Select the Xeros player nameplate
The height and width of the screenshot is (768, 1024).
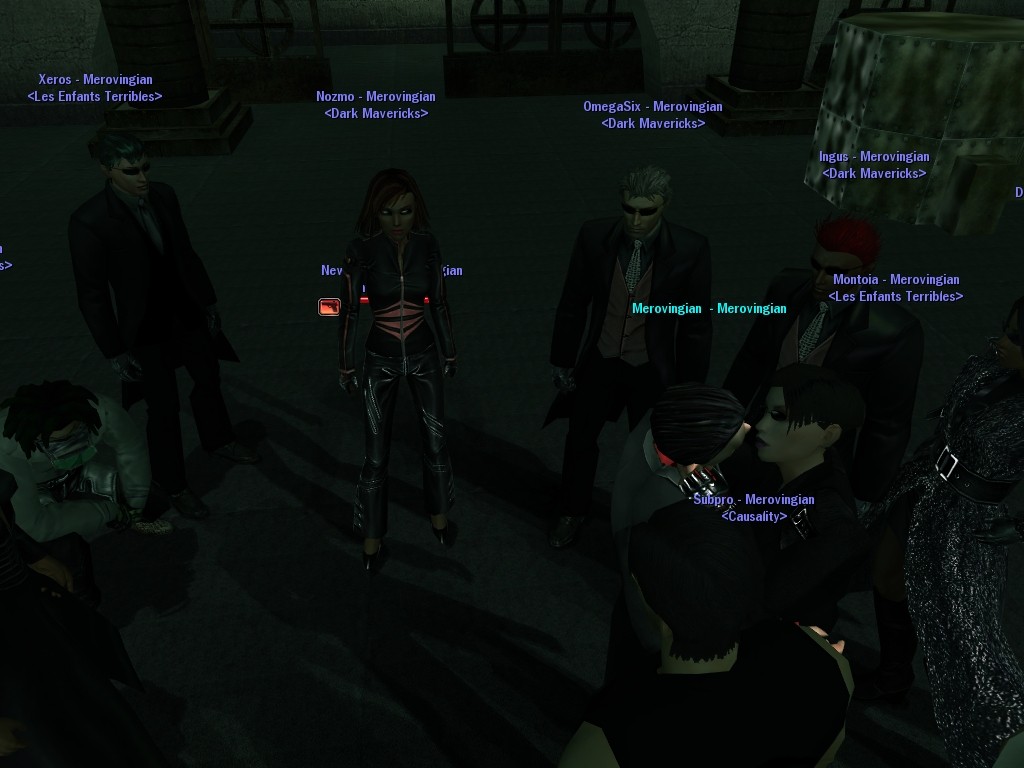(x=95, y=80)
